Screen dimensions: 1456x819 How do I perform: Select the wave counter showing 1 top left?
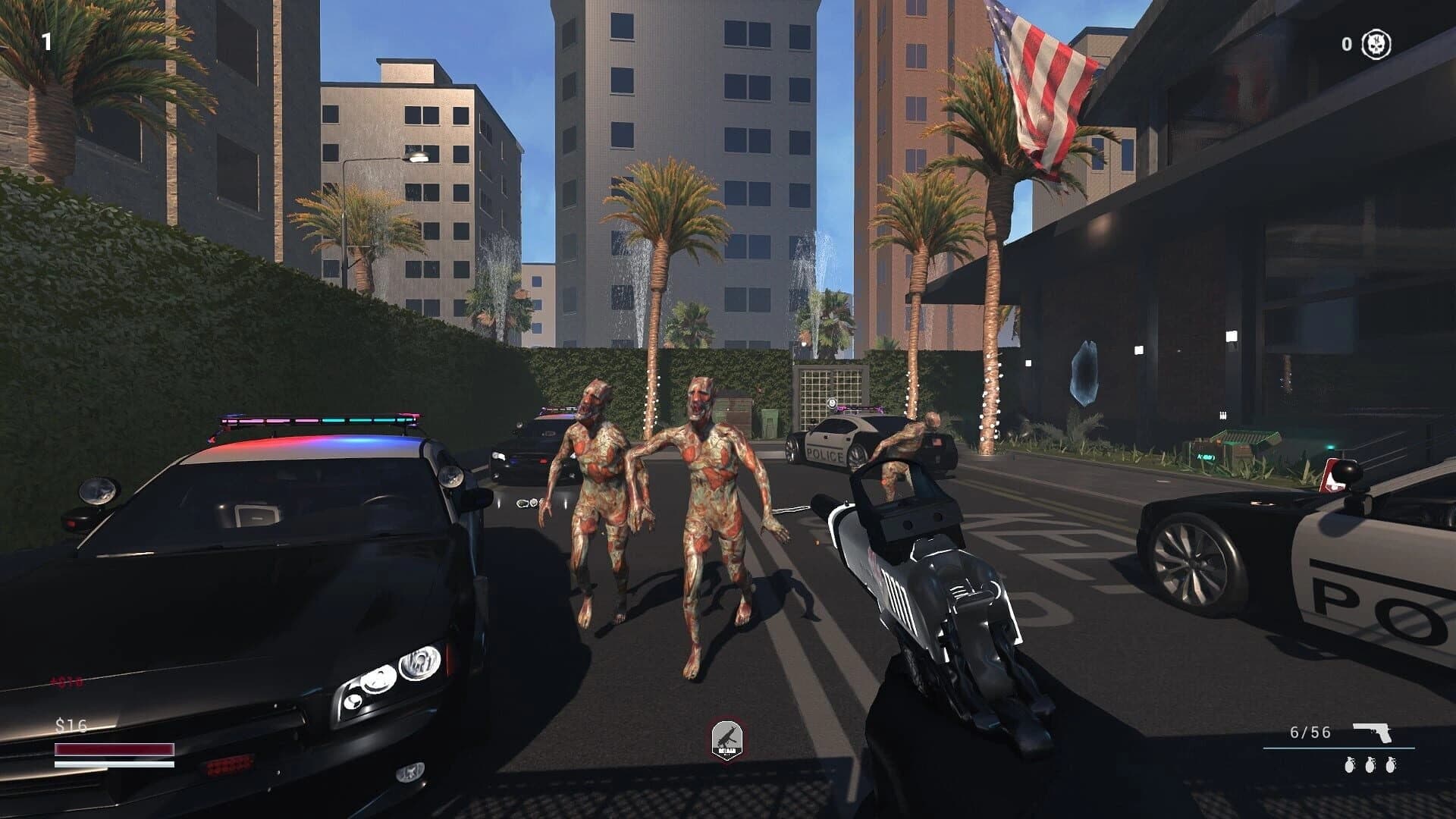pyautogui.click(x=45, y=42)
